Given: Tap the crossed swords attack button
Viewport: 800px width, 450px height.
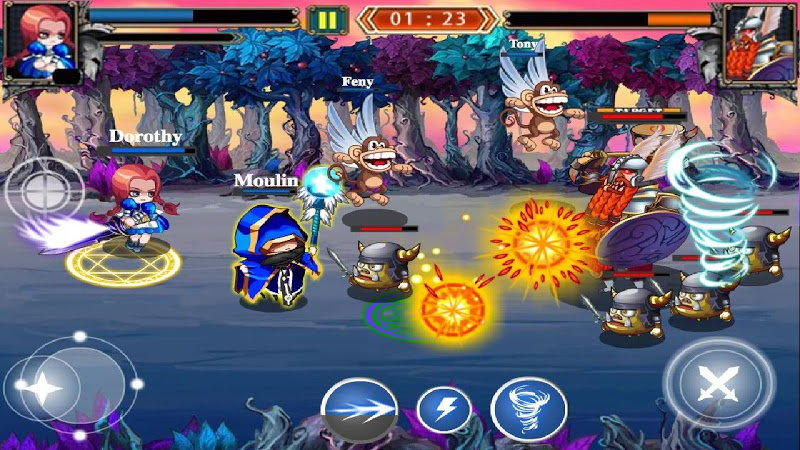Looking at the screenshot, I should click(x=718, y=384).
